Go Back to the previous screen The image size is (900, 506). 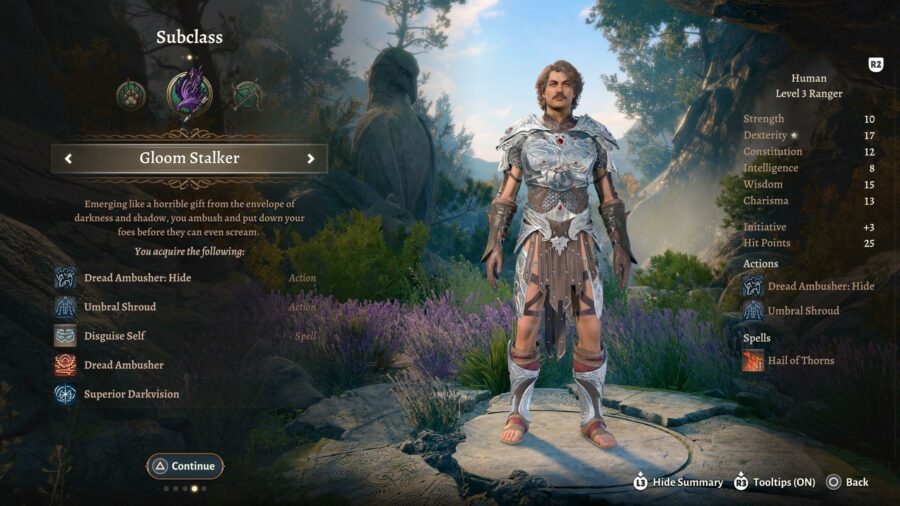tap(847, 482)
